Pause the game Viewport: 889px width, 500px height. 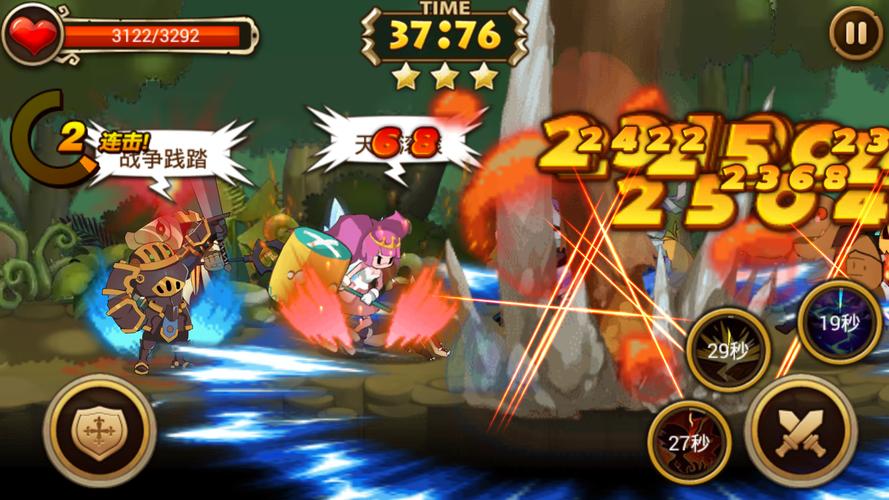tap(856, 34)
